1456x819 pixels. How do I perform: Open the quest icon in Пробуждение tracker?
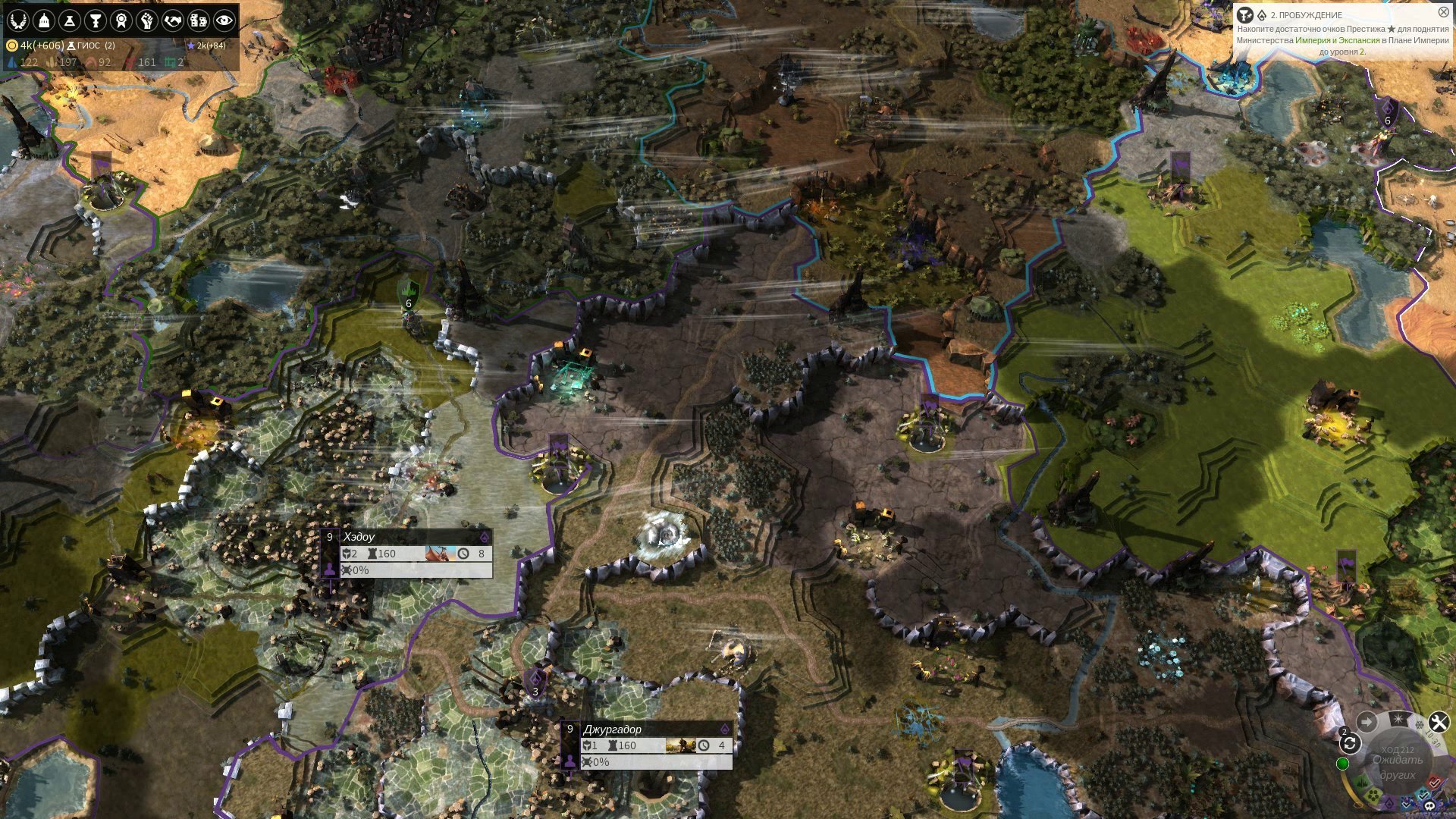tap(1244, 15)
